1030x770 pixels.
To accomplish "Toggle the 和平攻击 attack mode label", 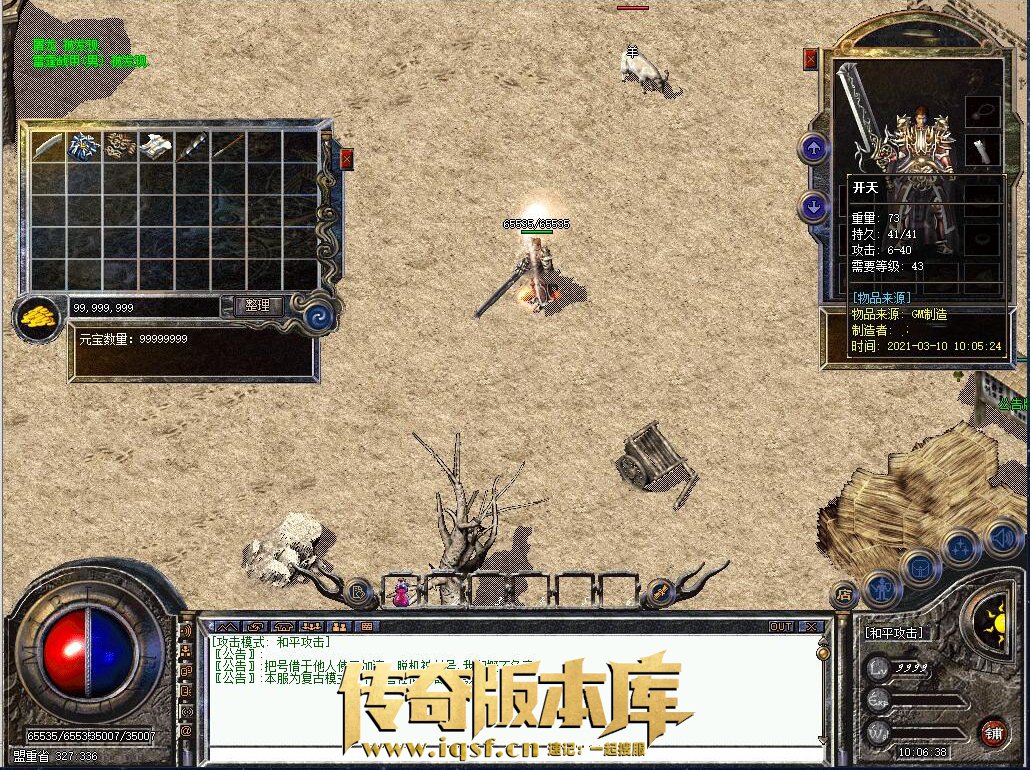I will coord(894,633).
